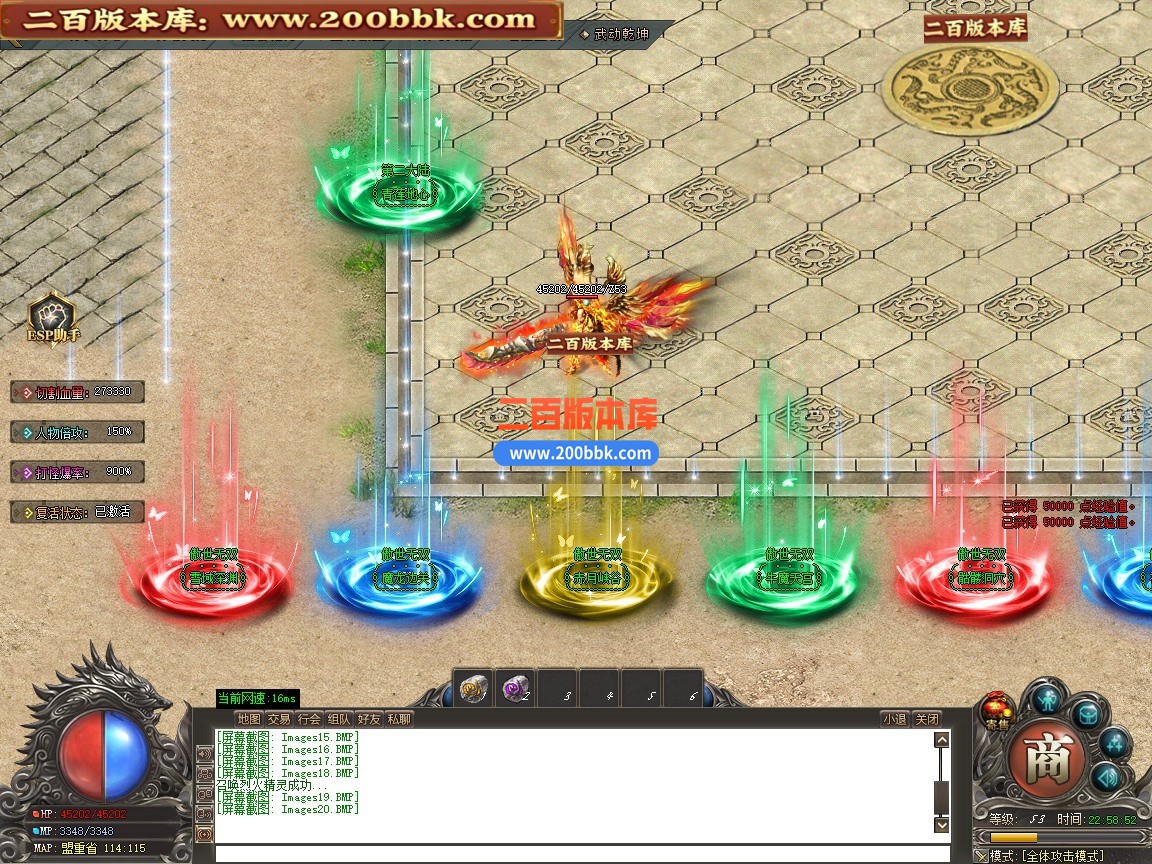This screenshot has height=864, width=1152.
Task: Open the treasure chest bag icon
Action: [1087, 714]
